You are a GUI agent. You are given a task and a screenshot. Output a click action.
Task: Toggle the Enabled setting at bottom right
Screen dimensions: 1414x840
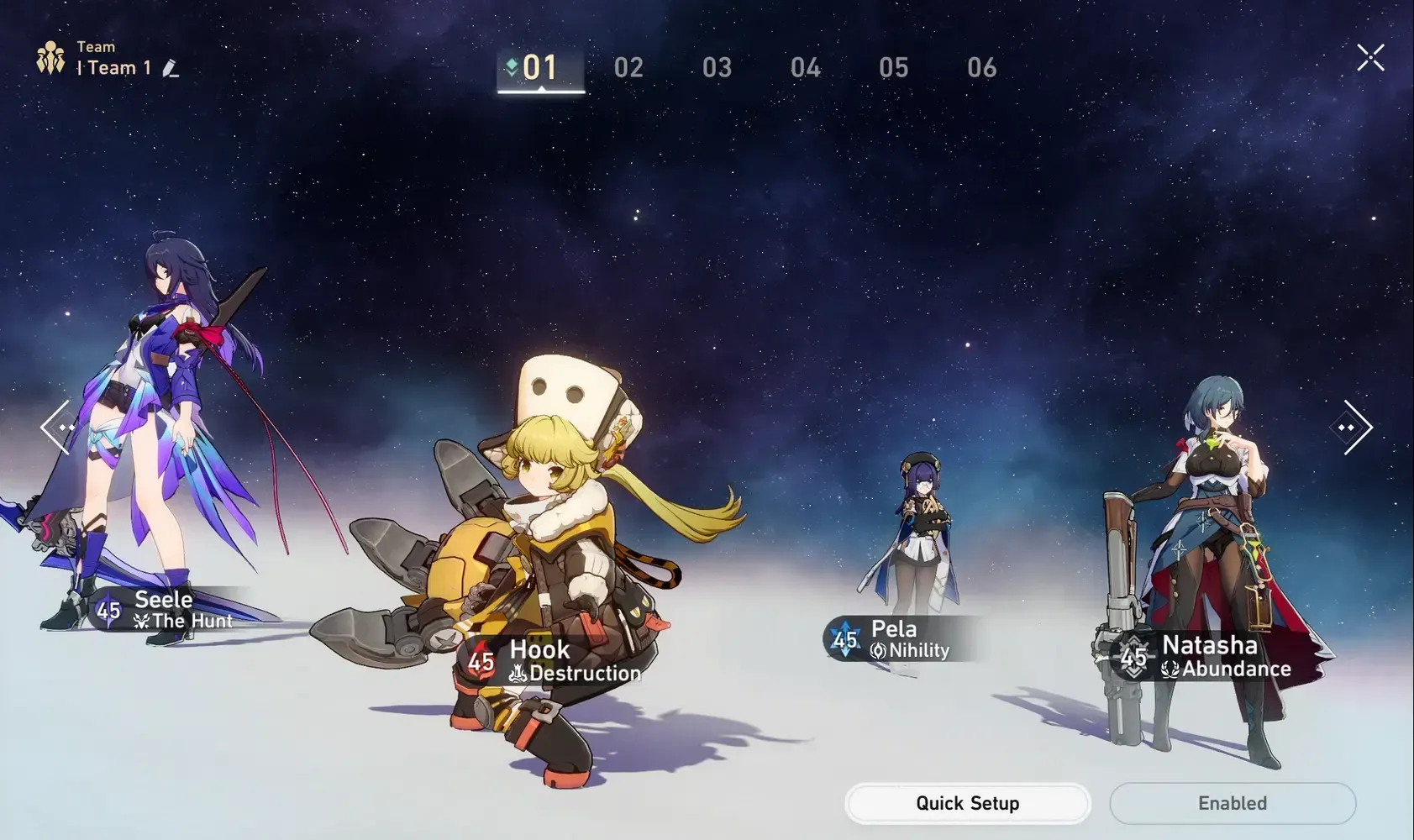(1232, 803)
